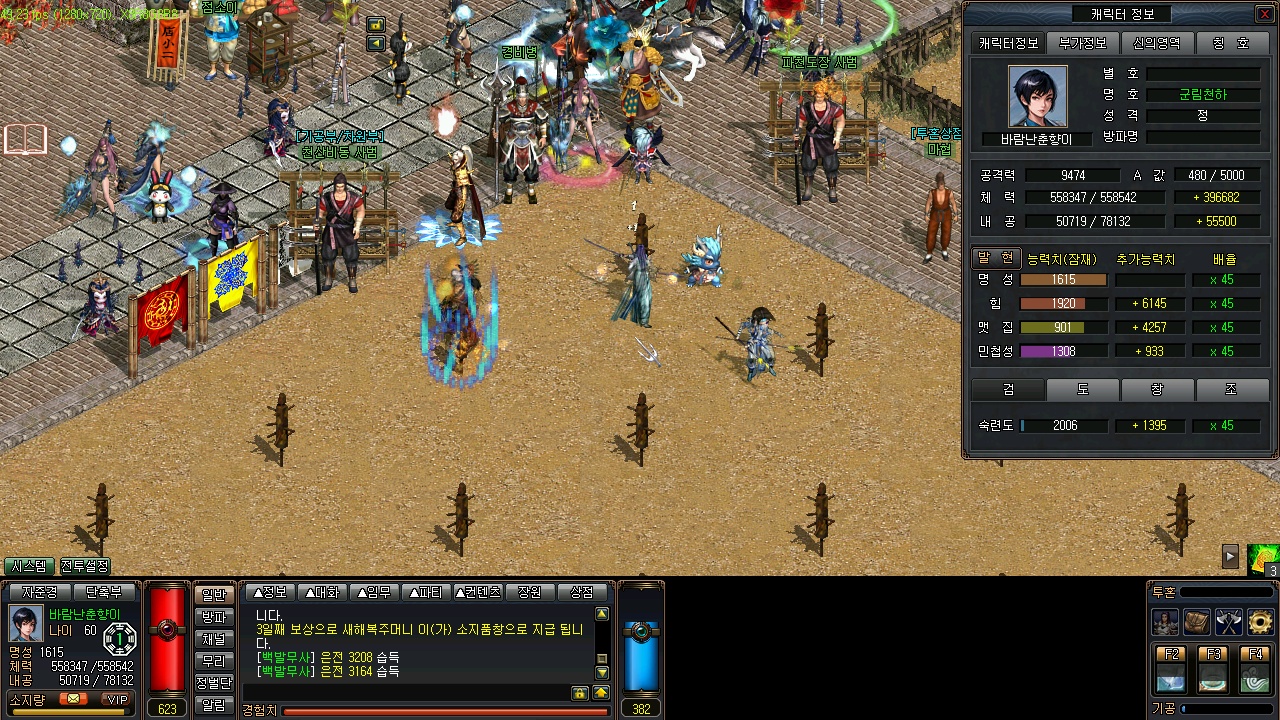Switch to the 창 weapon tab
Screen dimensions: 1280x720
(x=1157, y=389)
